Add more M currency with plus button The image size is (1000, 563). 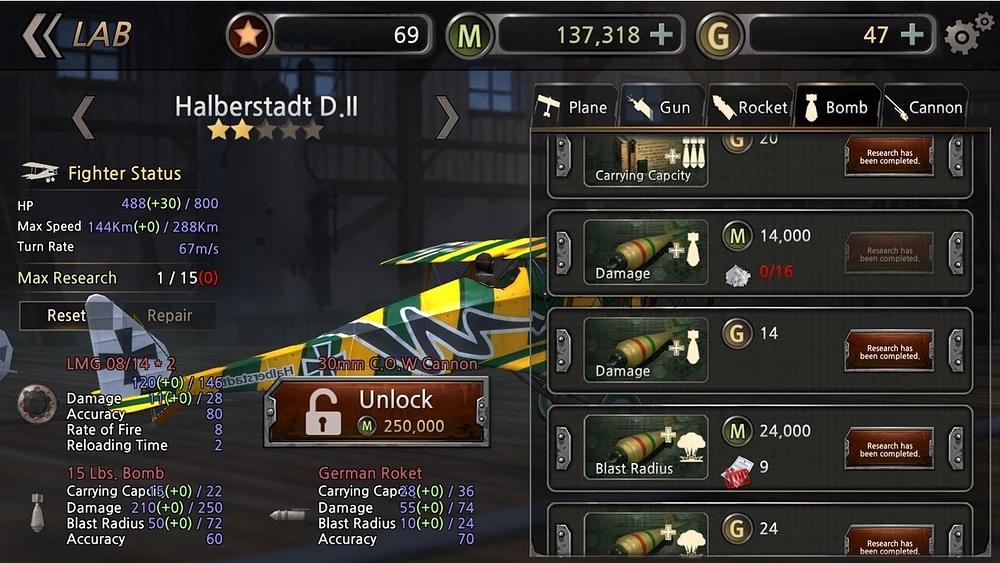click(x=661, y=35)
